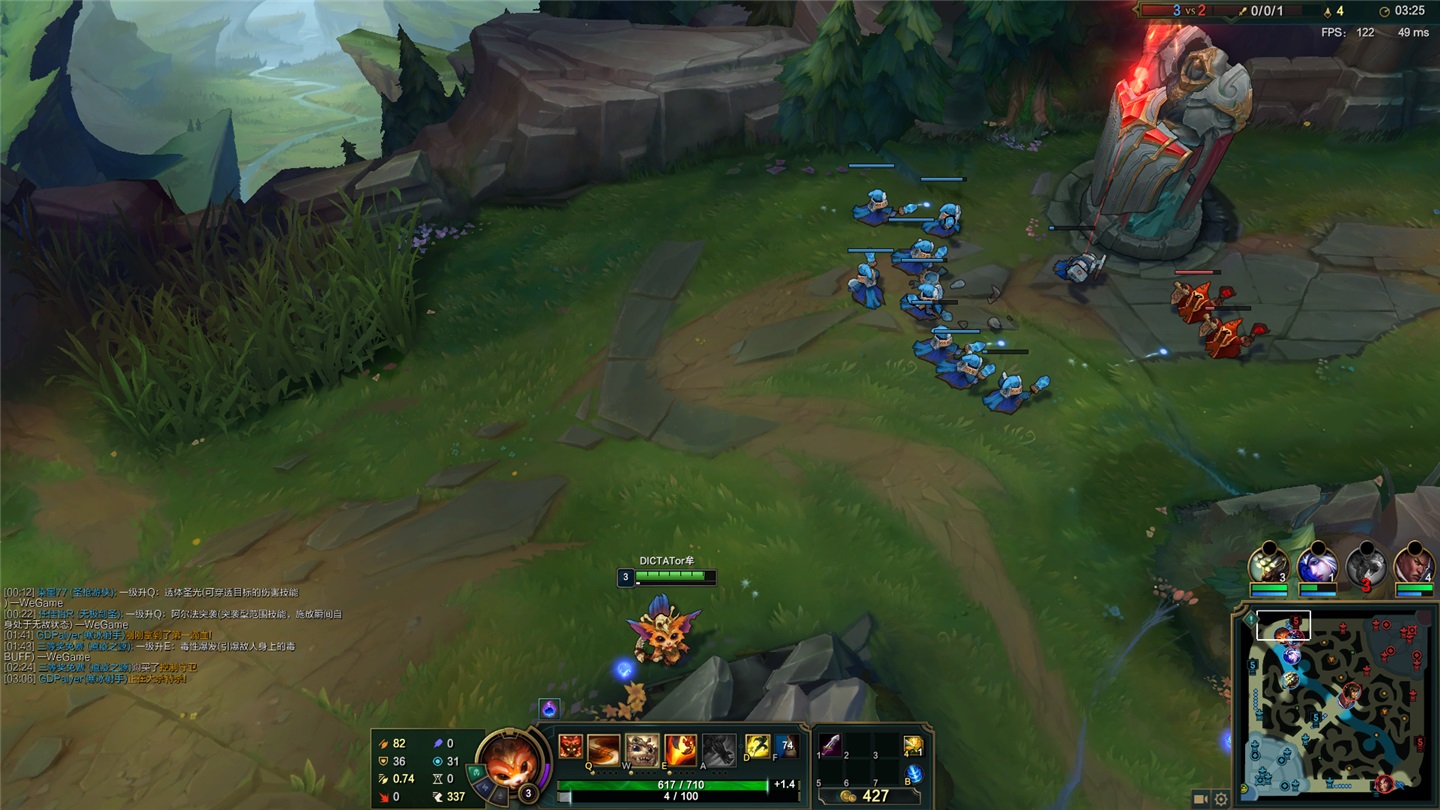1440x810 pixels.
Task: Open the settings gear beside the minimap
Action: pos(1221,798)
